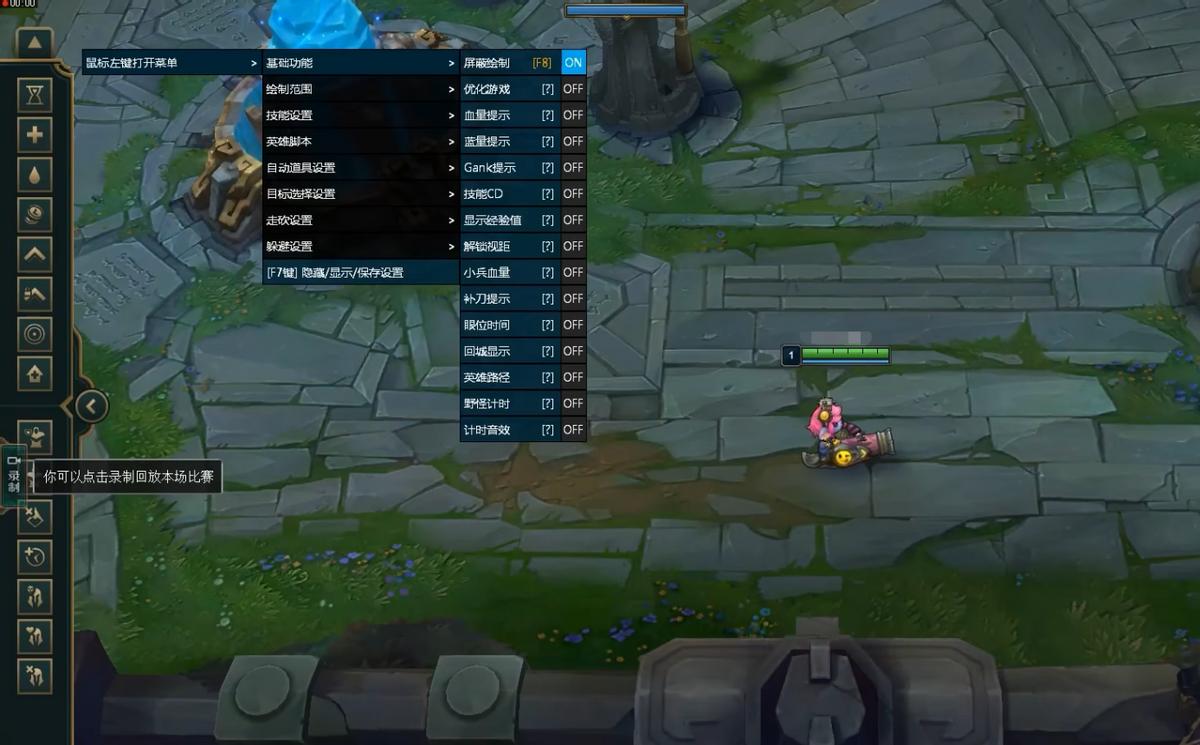Collapse the left sidebar with the arrow button
The height and width of the screenshot is (745, 1200).
coord(91,406)
